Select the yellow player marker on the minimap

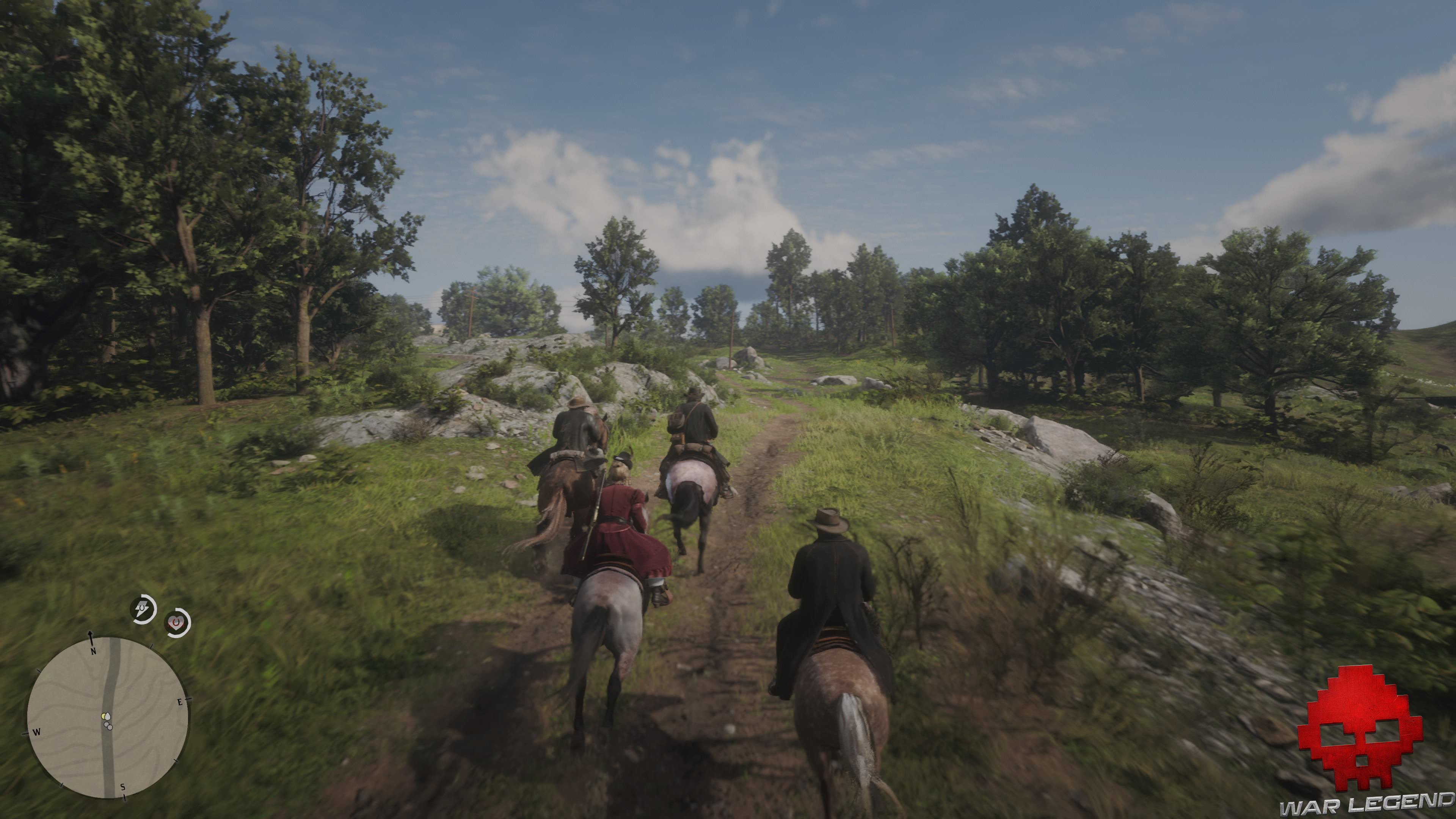click(104, 716)
